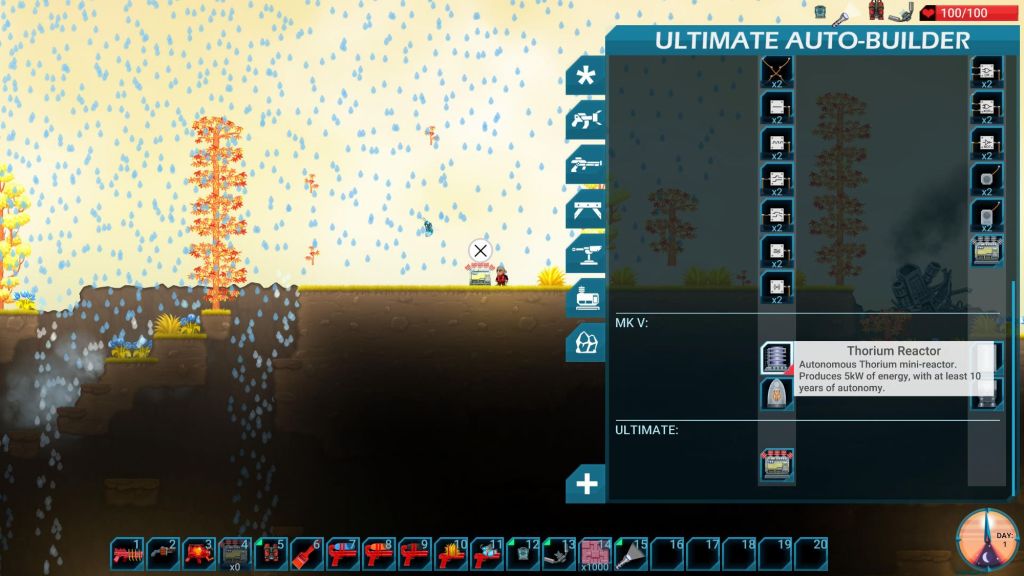Equip the flashlight tool in hotbar slot 15

click(x=632, y=554)
